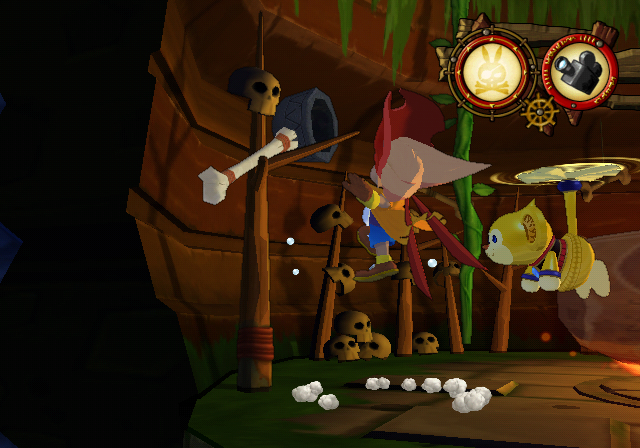The height and width of the screenshot is (448, 640).
Task: Click the pirate rabbit skull emblem
Action: [x=489, y=71]
